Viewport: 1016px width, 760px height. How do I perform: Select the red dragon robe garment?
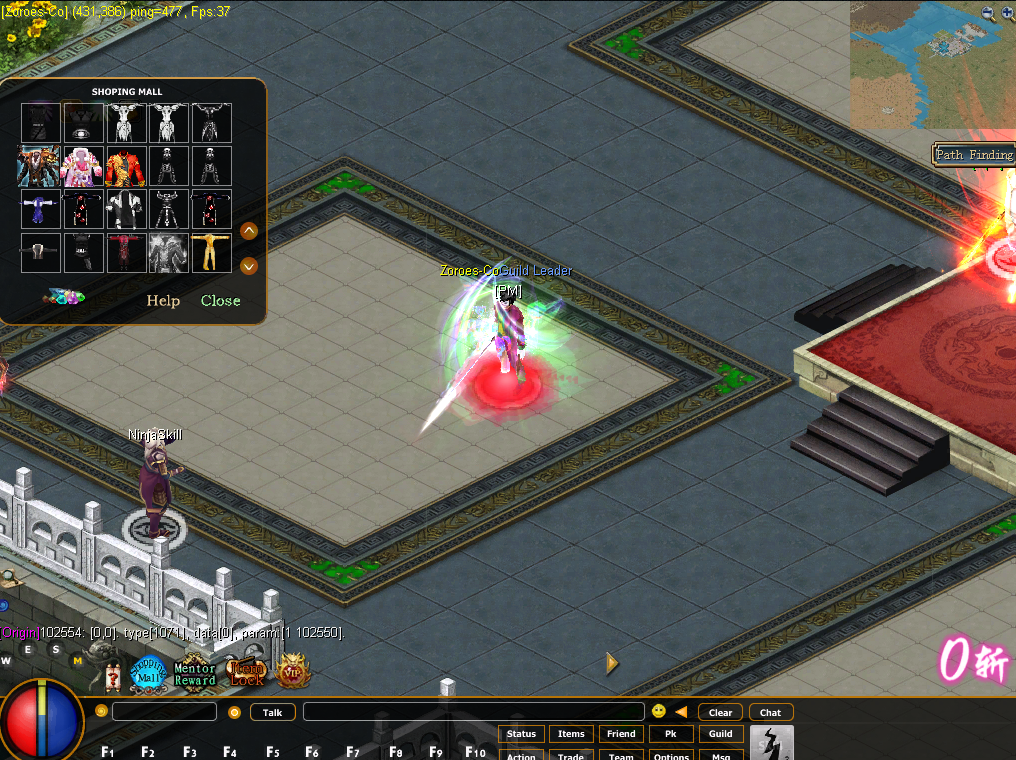pyautogui.click(x=125, y=167)
